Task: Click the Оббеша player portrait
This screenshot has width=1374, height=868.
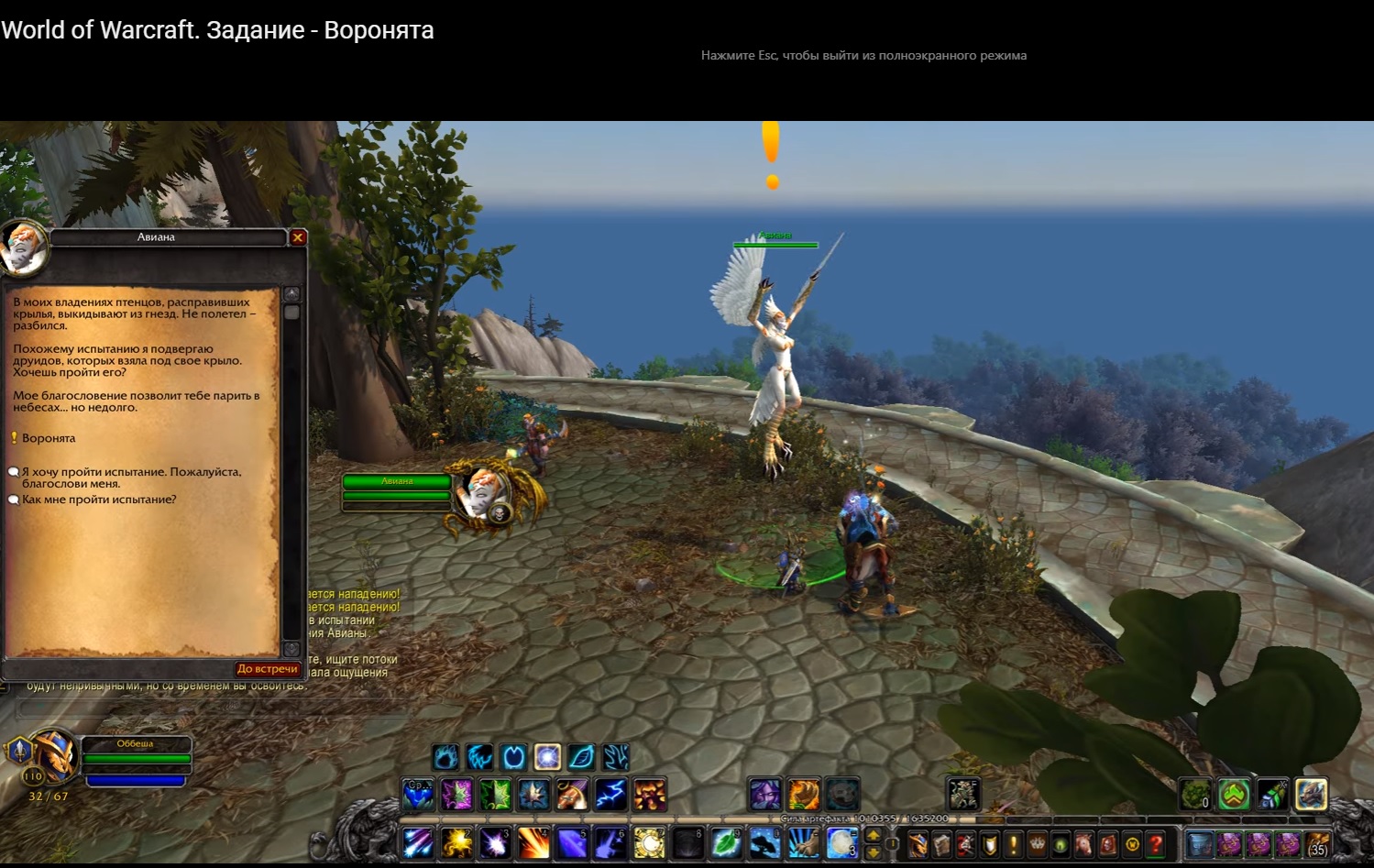Action: pyautogui.click(x=52, y=756)
